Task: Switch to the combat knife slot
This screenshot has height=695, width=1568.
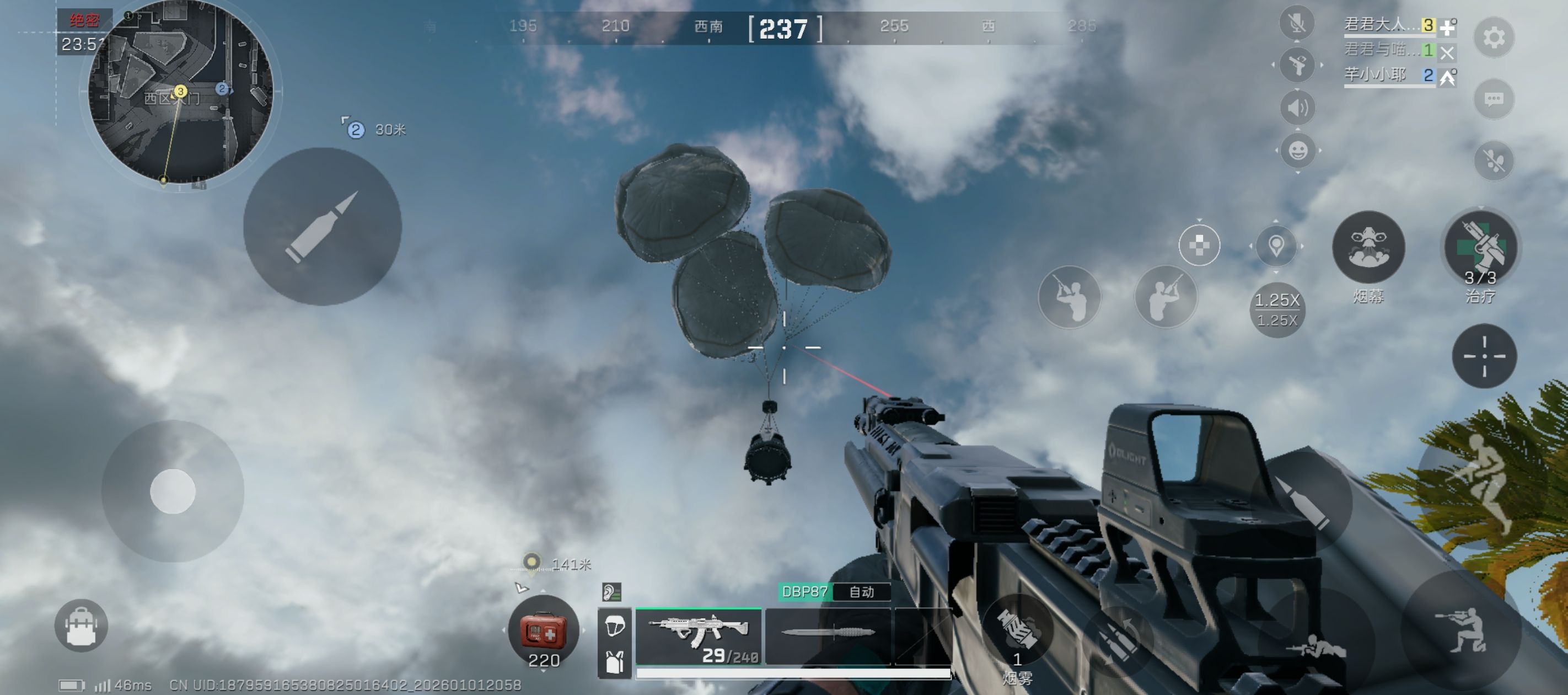Action: tap(827, 634)
